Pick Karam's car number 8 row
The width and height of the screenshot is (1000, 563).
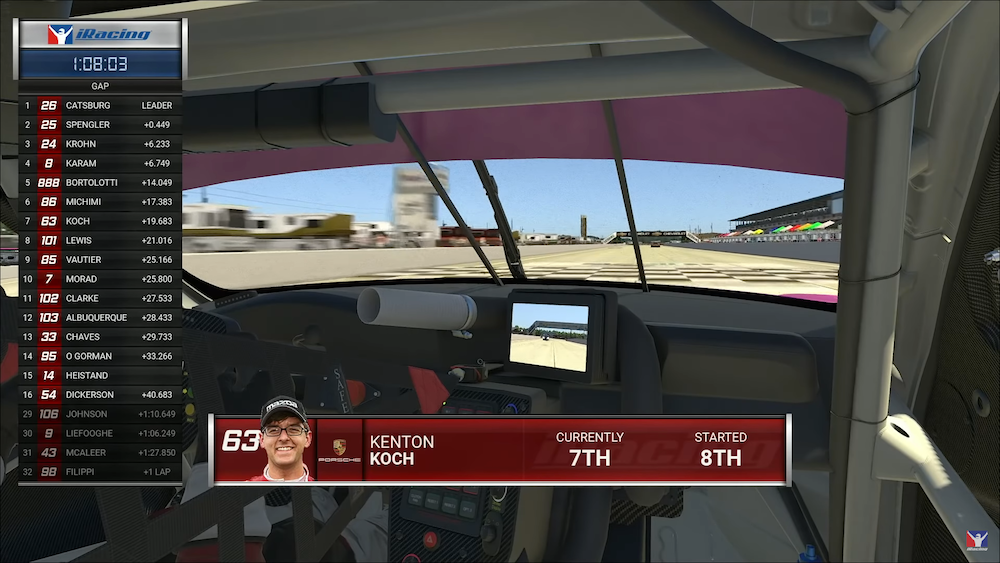(100, 163)
